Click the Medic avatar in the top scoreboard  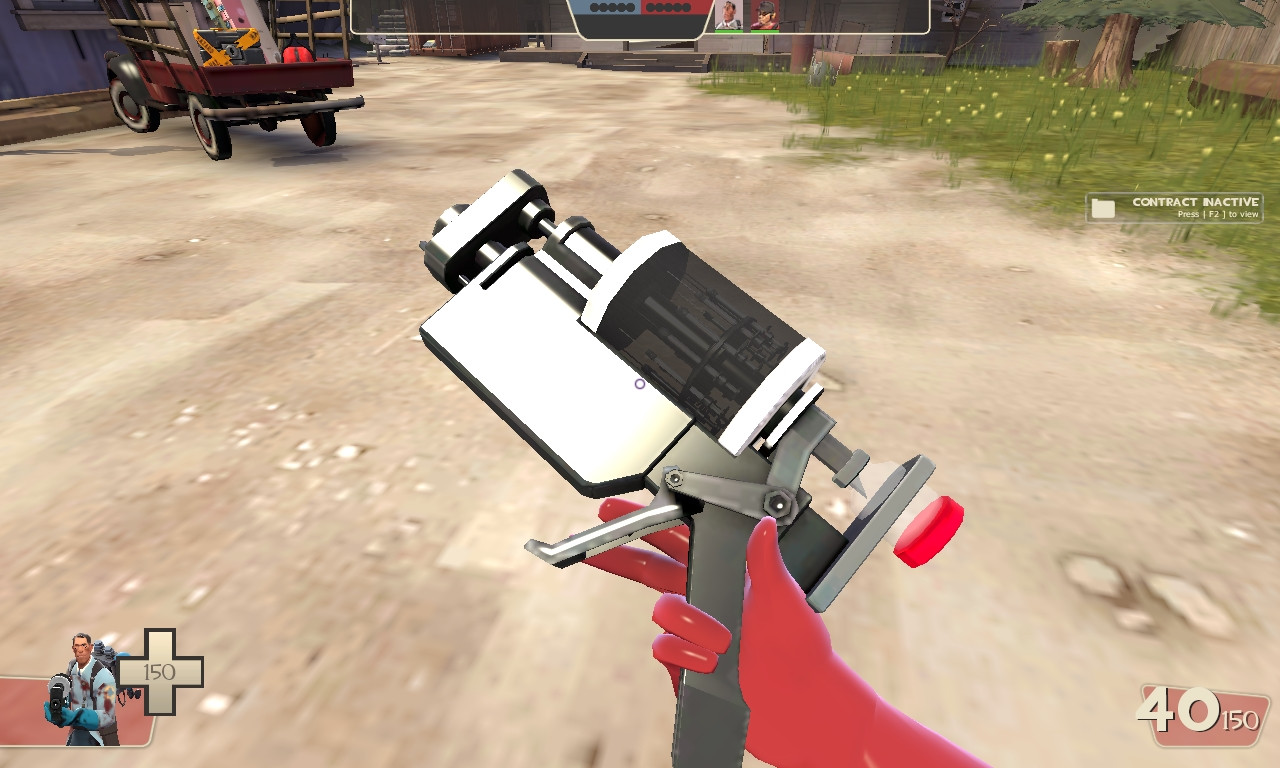pyautogui.click(x=727, y=14)
